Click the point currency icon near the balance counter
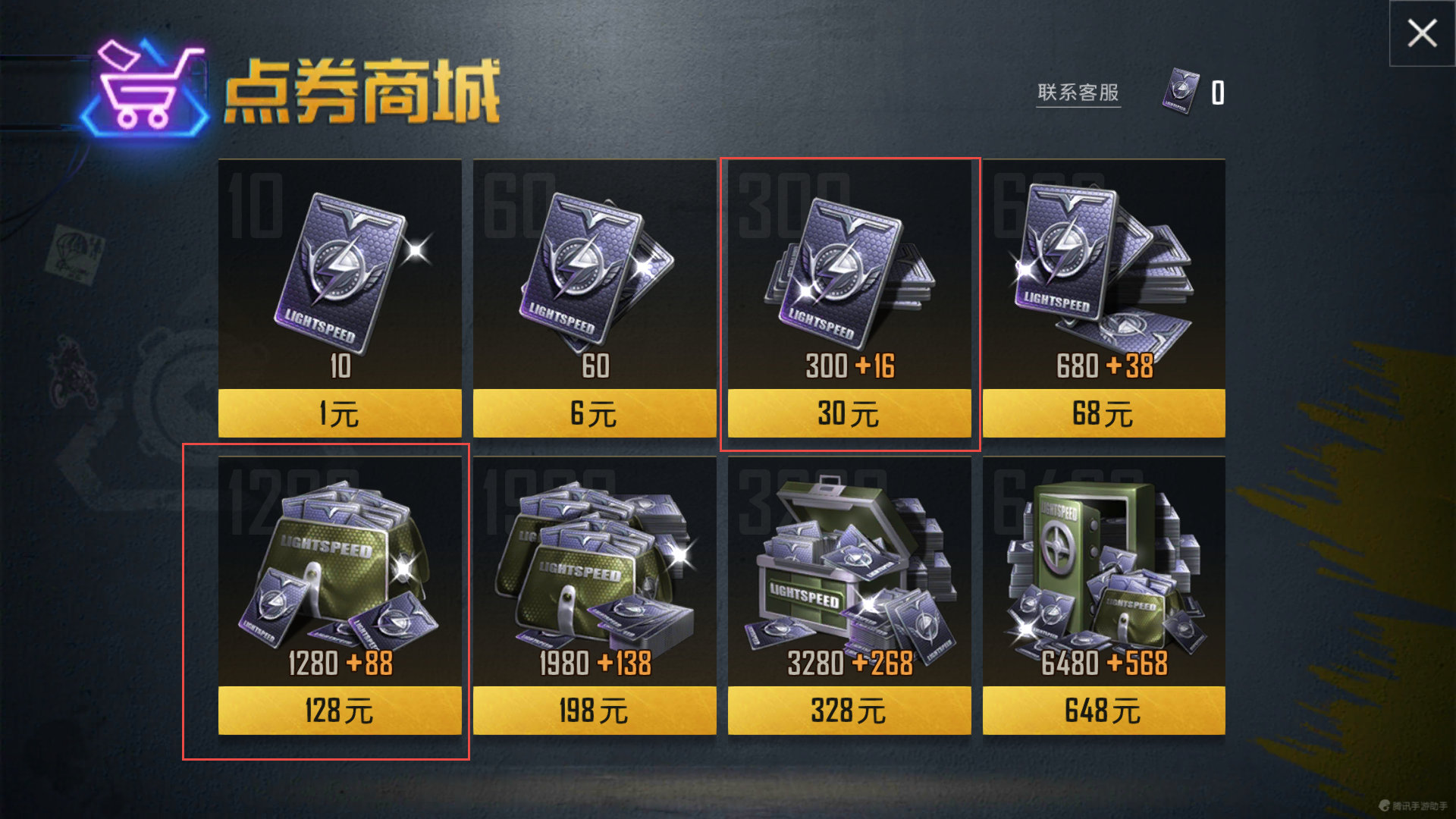The image size is (1456, 819). click(1180, 91)
